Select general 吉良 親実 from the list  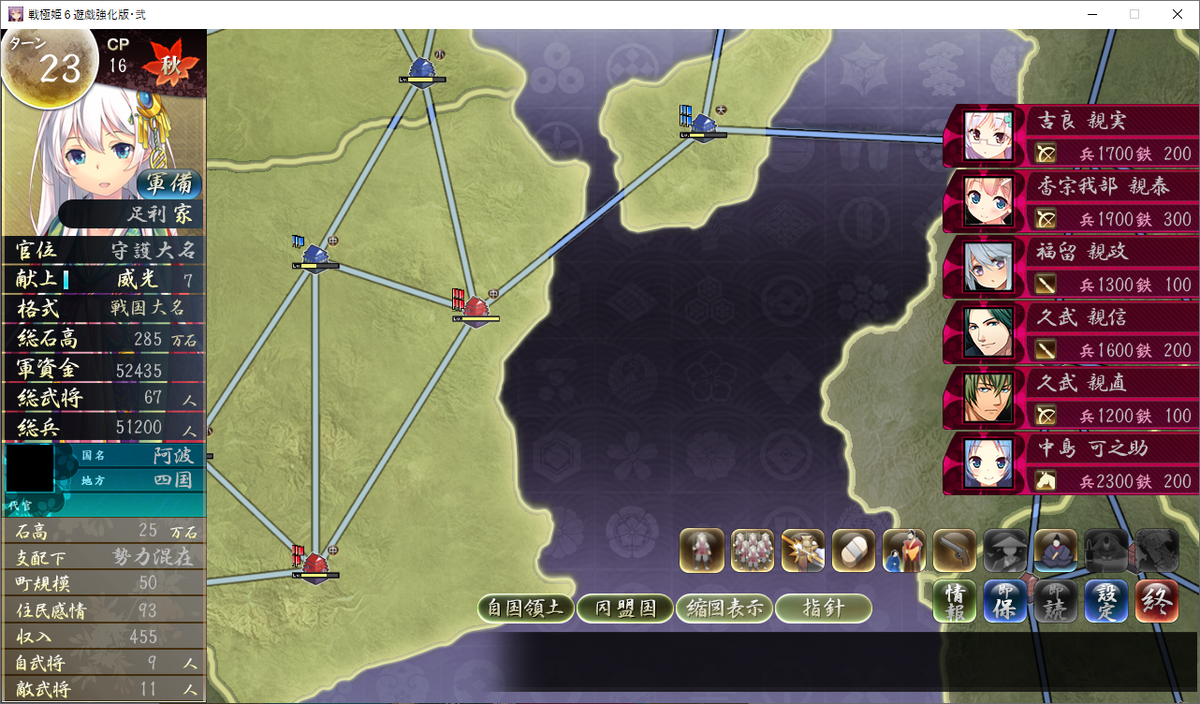1072,136
